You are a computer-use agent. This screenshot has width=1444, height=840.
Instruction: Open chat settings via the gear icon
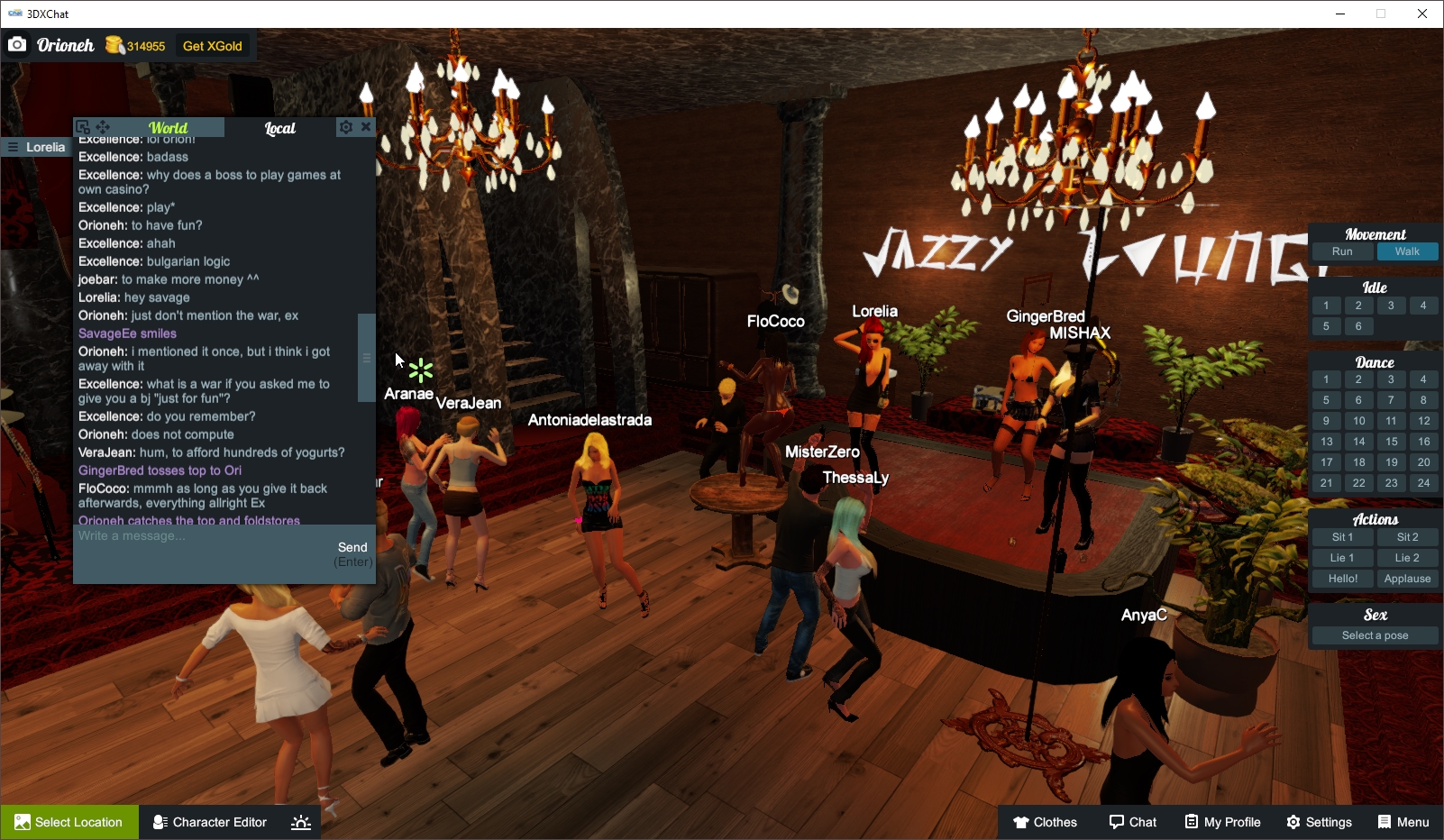pos(346,126)
